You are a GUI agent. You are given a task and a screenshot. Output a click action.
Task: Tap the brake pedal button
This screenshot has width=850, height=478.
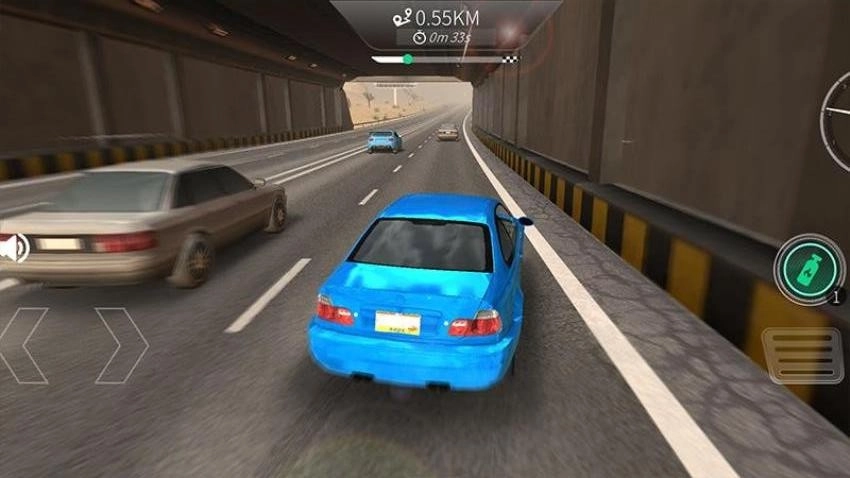tap(803, 355)
